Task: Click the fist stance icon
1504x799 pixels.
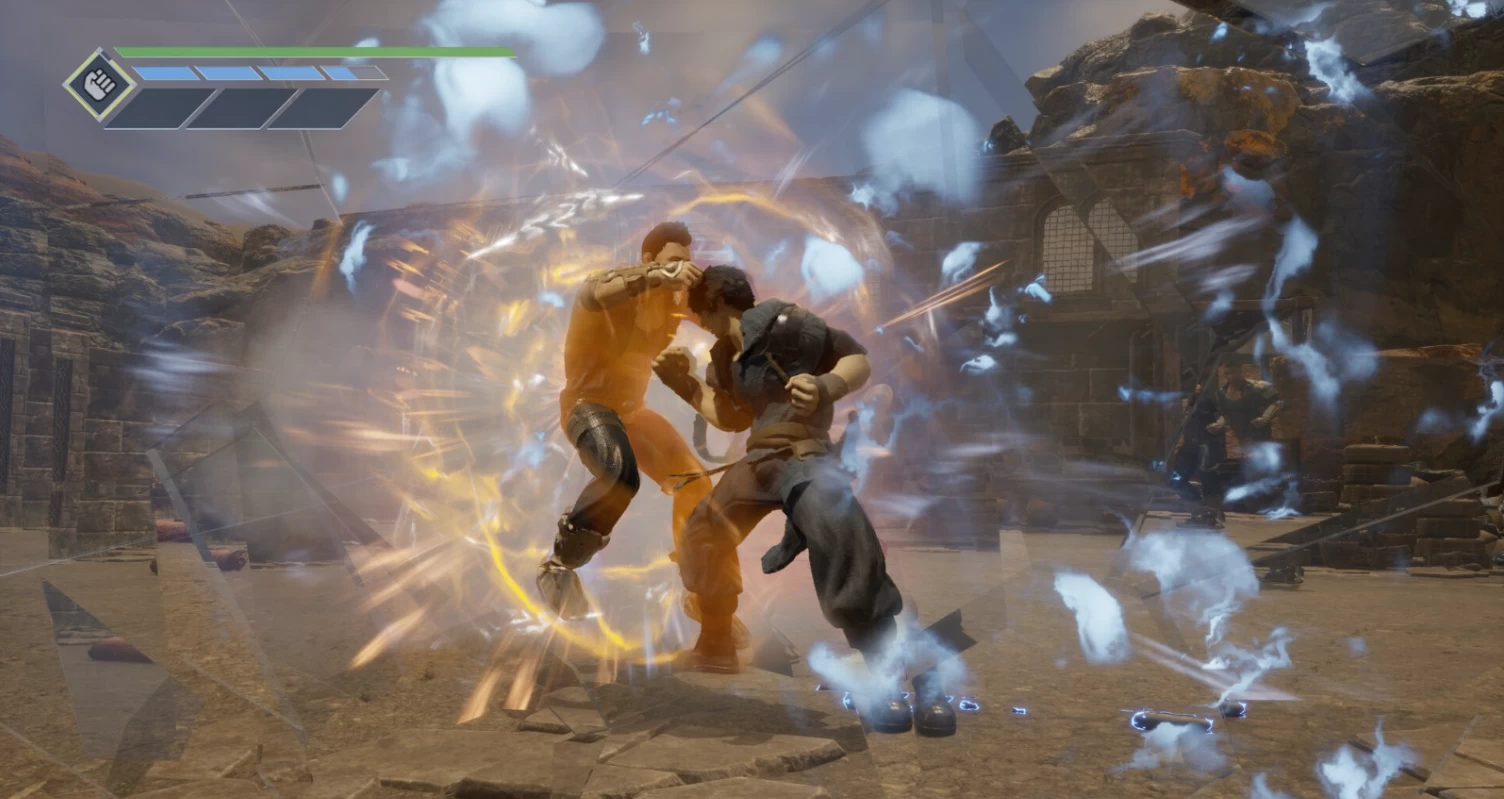Action: (x=99, y=84)
